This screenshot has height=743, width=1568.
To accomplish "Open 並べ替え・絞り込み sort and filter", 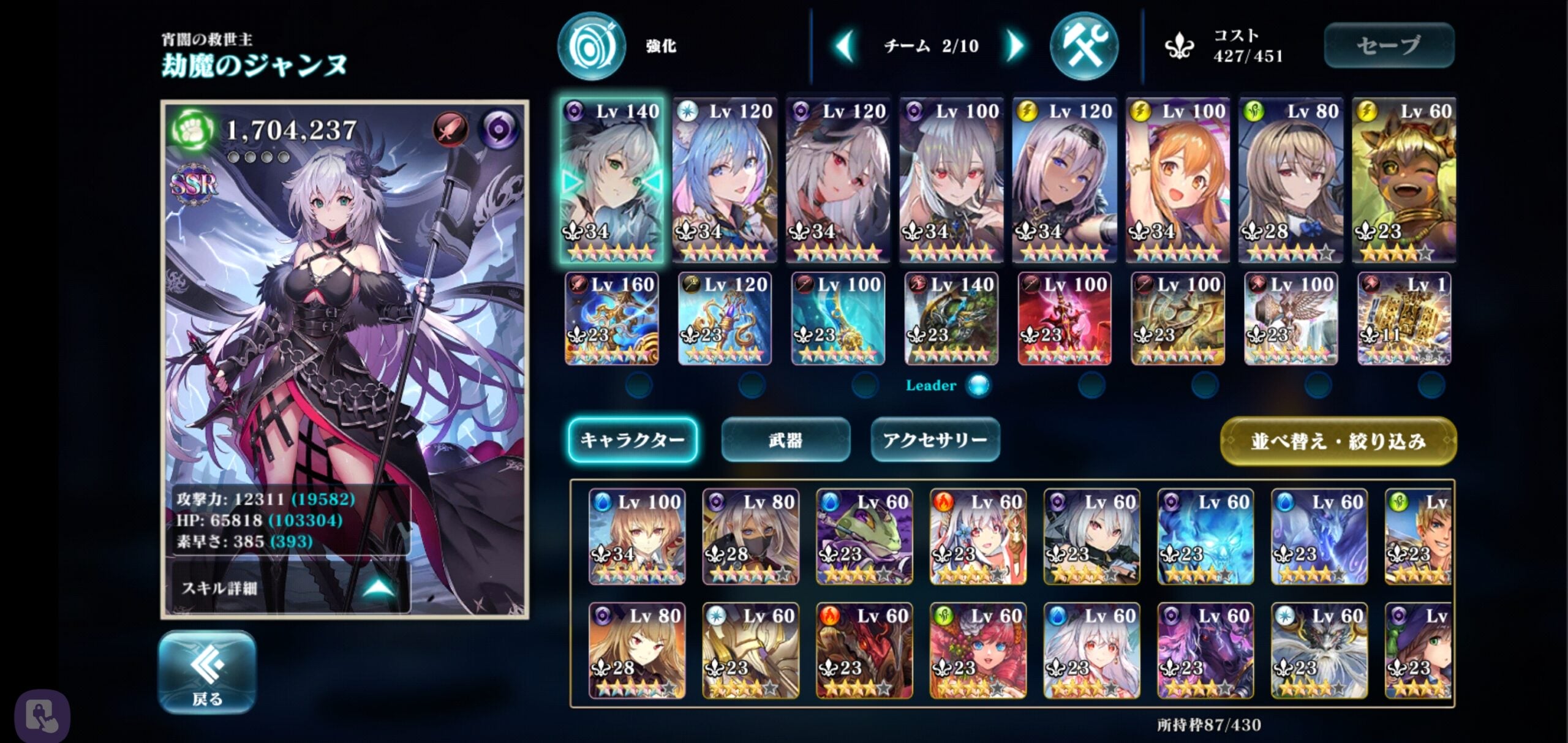I will 1338,441.
